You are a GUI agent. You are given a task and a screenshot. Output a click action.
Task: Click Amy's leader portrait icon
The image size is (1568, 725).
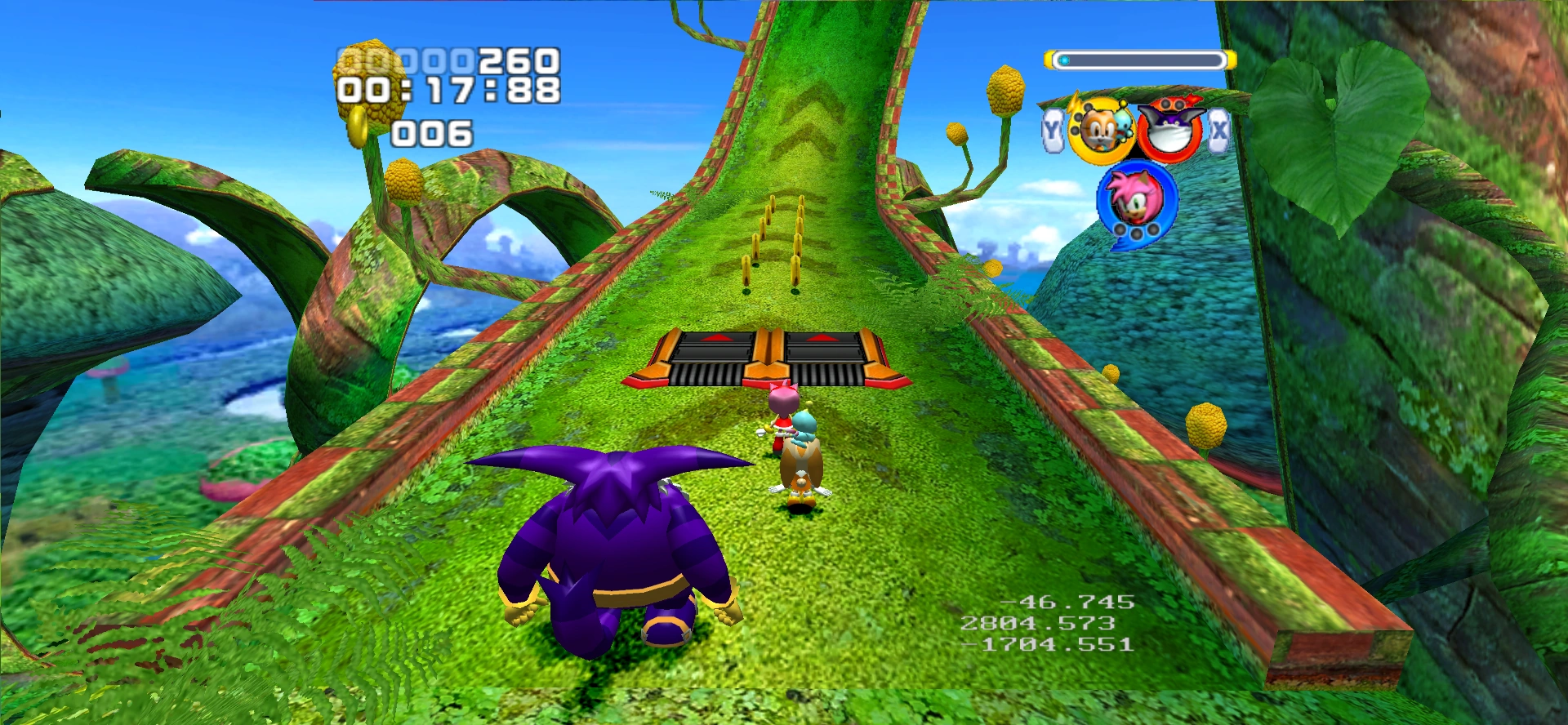1136,201
